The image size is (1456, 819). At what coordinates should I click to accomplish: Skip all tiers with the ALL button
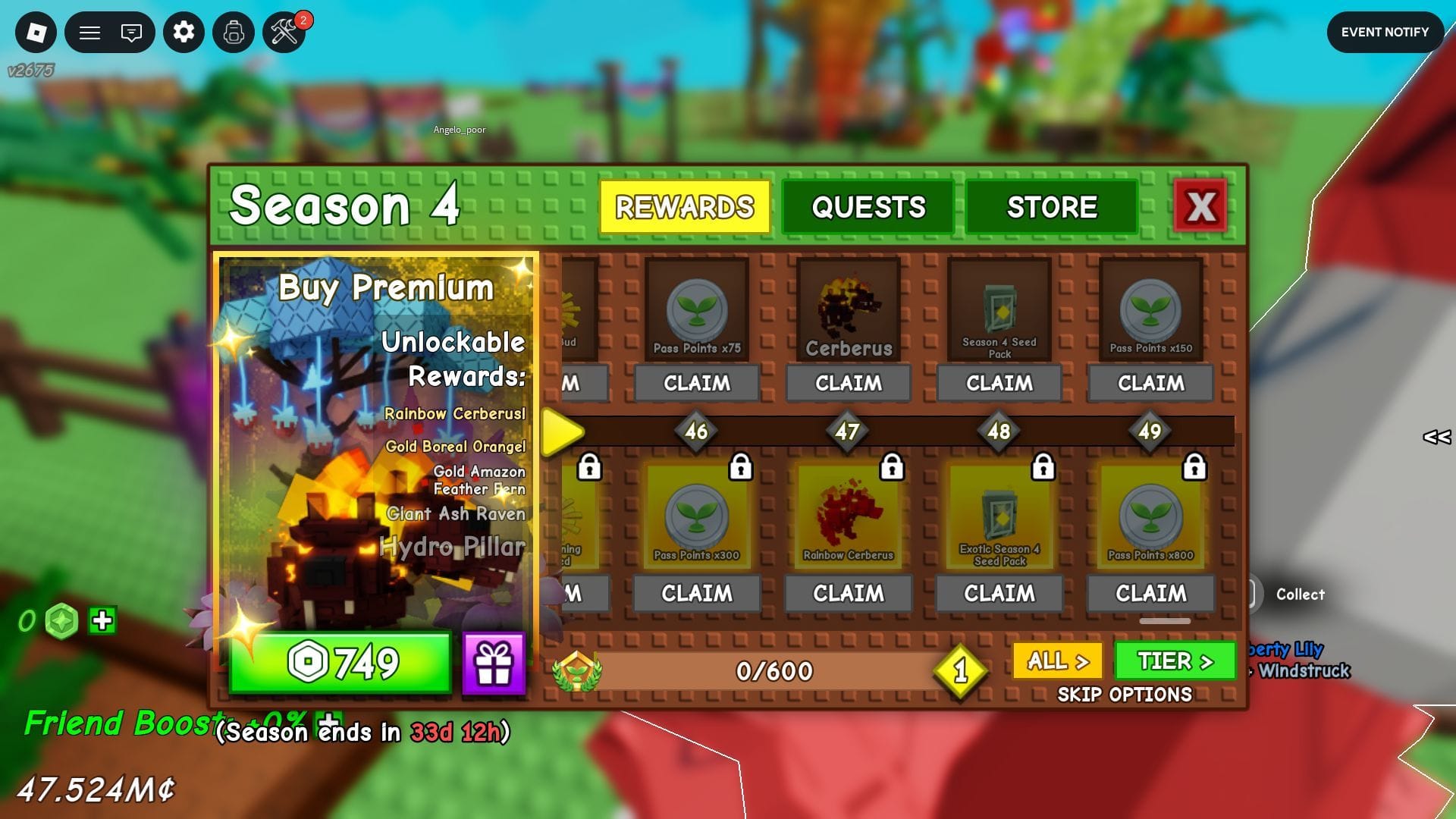click(1058, 661)
